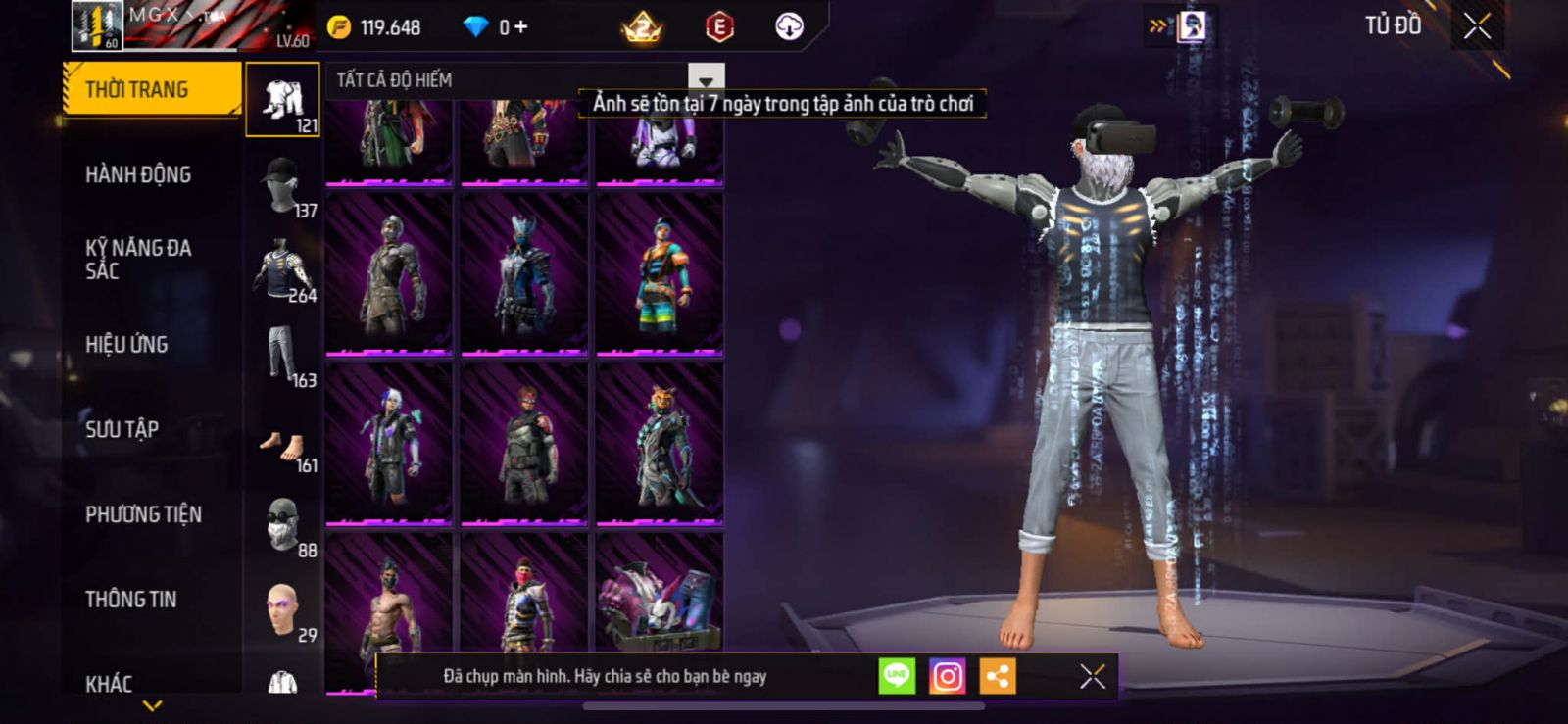Select the tiger-mask outfit thumbnail
This screenshot has width=1568, height=724.
point(660,443)
